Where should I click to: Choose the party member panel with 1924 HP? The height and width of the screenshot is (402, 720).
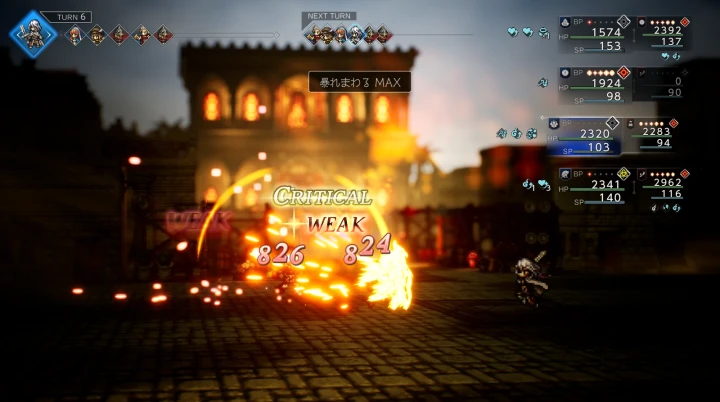(594, 84)
